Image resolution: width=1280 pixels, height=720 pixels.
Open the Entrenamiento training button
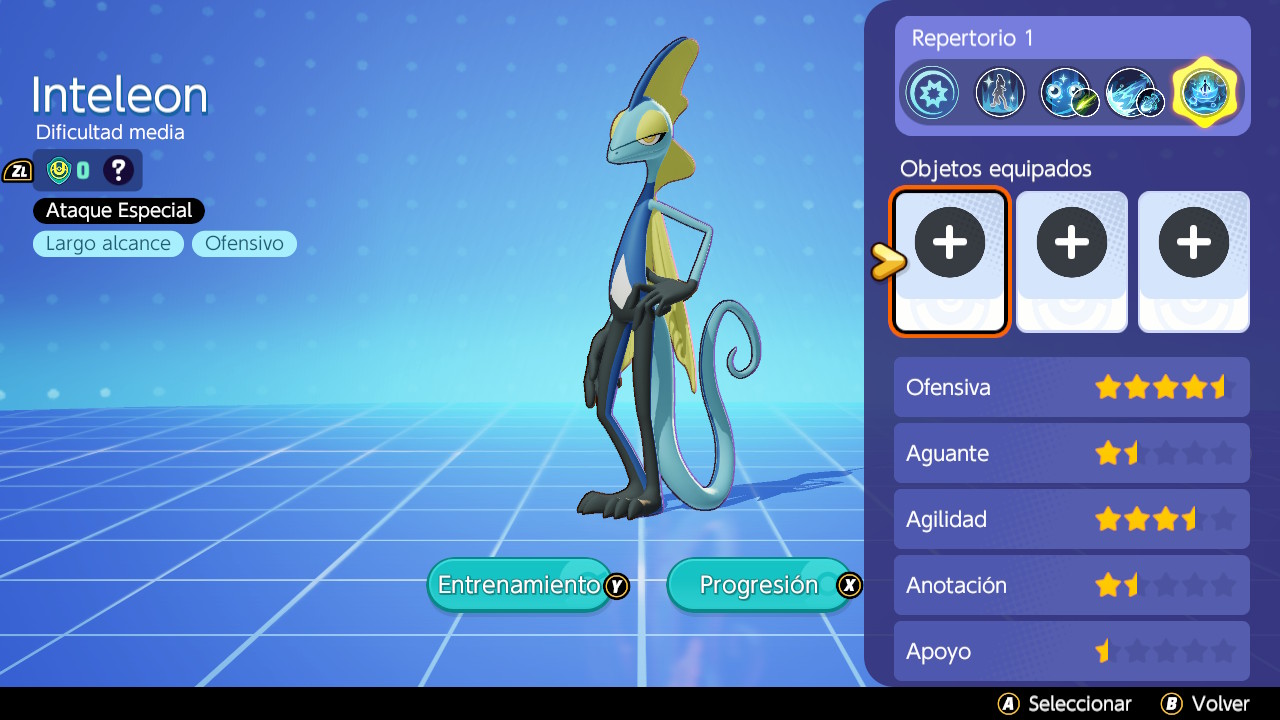(x=520, y=585)
